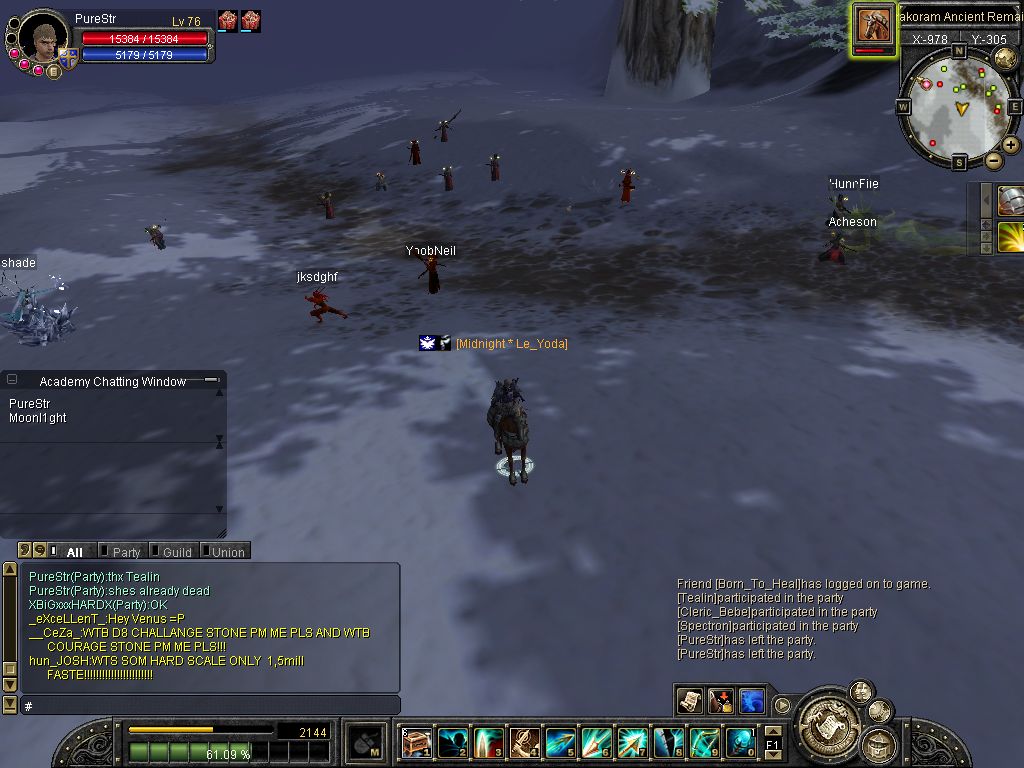Activate the bow skill in slot 9

tap(704, 743)
